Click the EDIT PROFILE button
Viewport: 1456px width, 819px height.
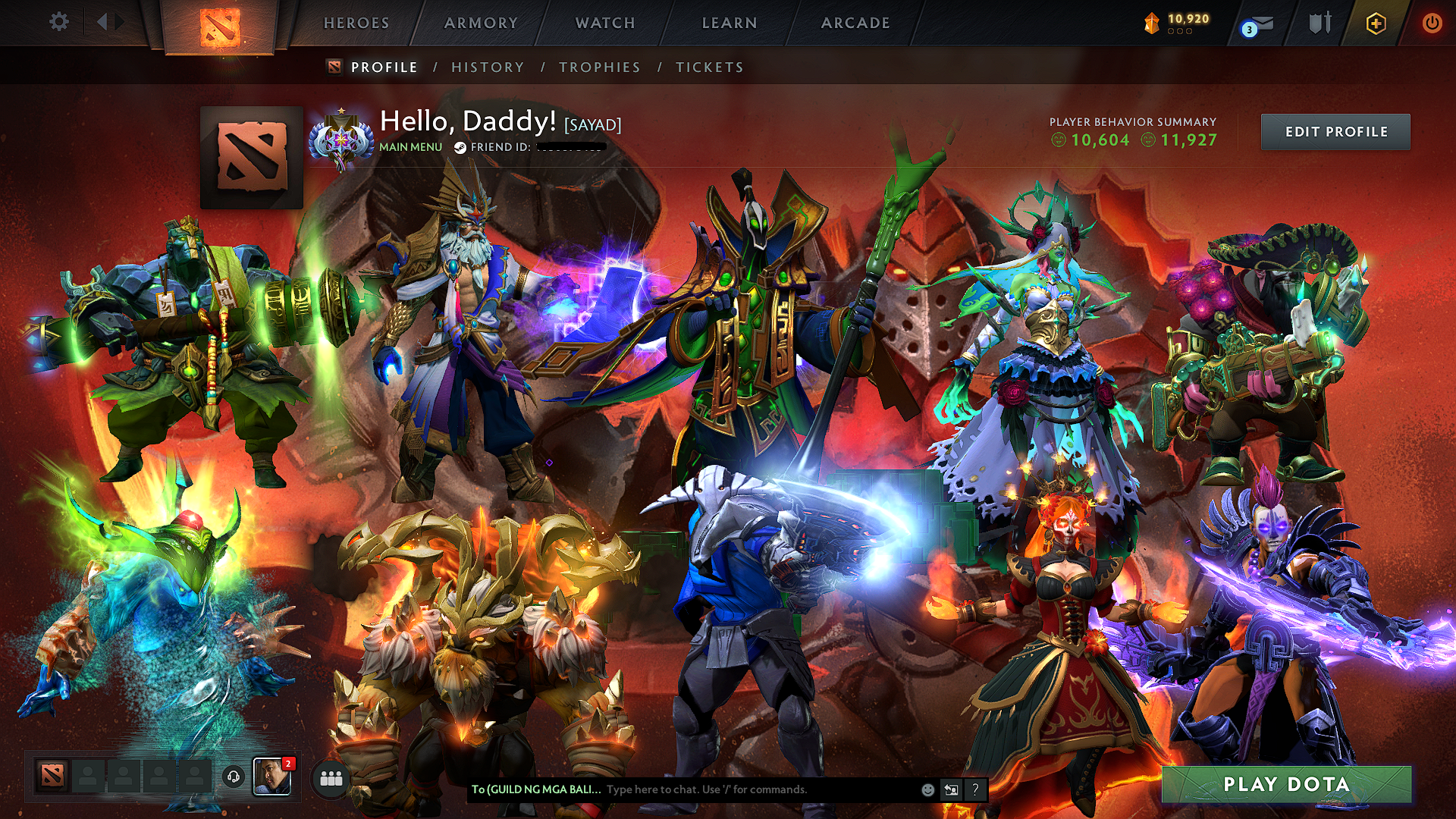click(1335, 131)
